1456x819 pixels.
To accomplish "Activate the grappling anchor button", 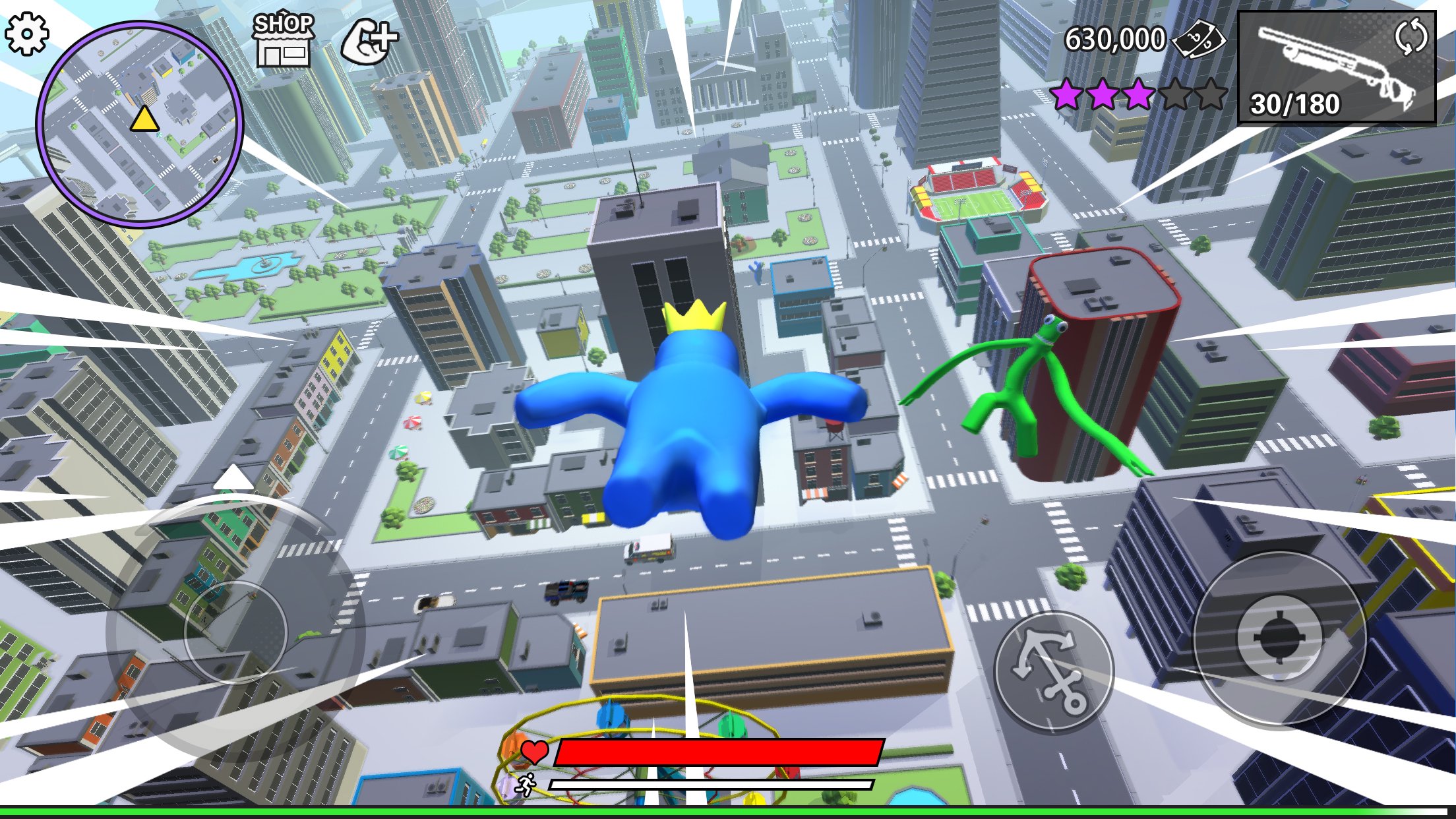I will (x=1053, y=671).
